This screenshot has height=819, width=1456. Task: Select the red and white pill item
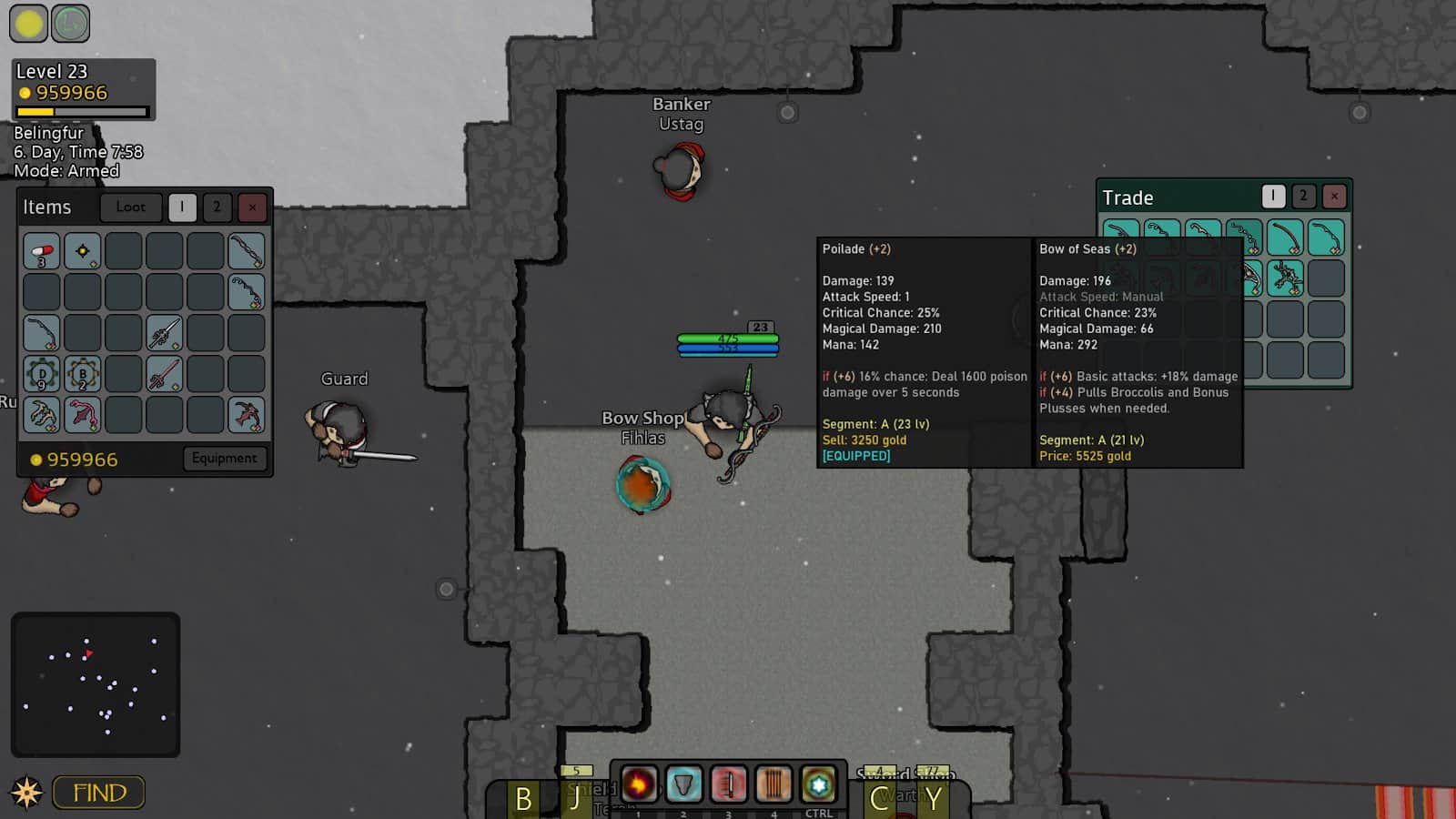point(42,251)
